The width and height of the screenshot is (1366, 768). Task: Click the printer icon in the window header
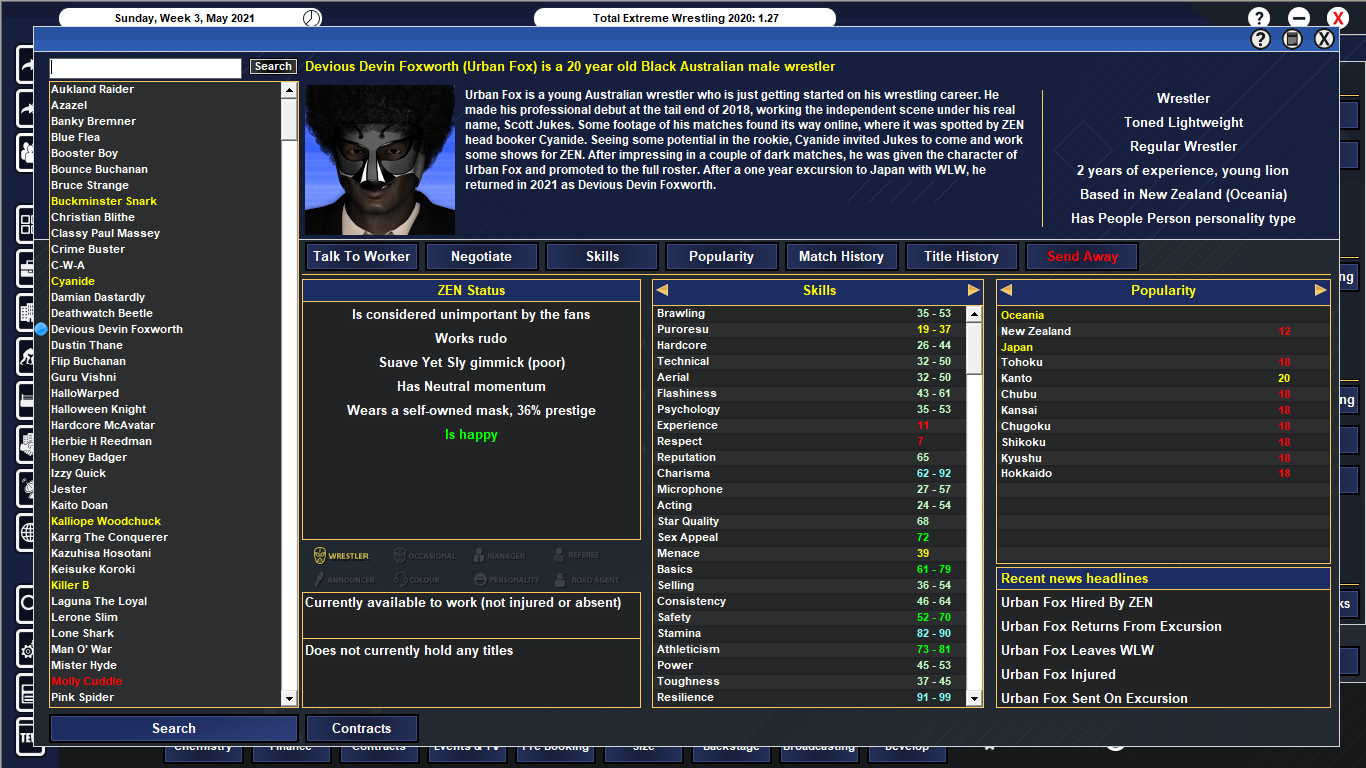click(1293, 38)
